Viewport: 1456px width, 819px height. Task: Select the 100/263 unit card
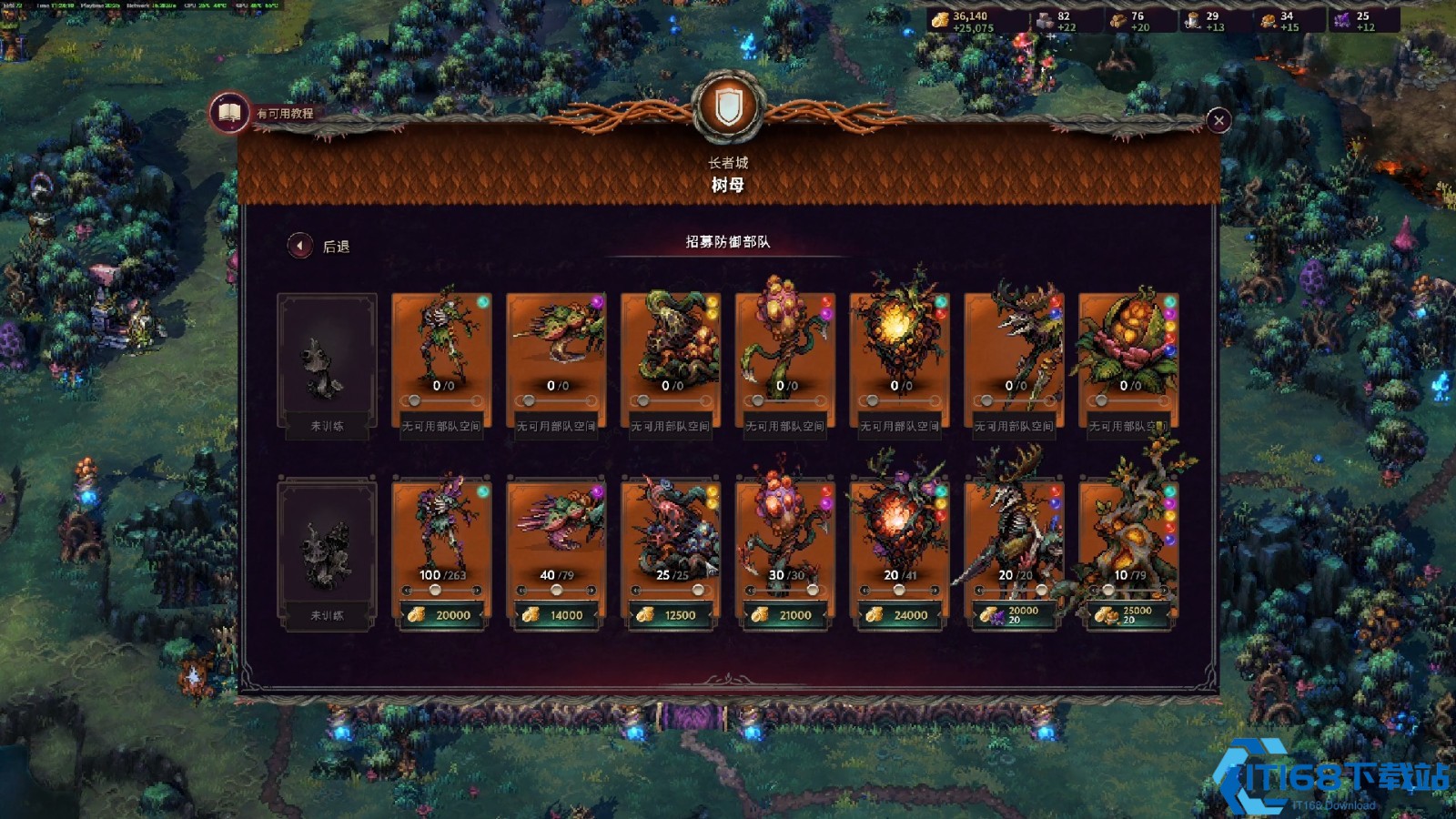click(442, 528)
